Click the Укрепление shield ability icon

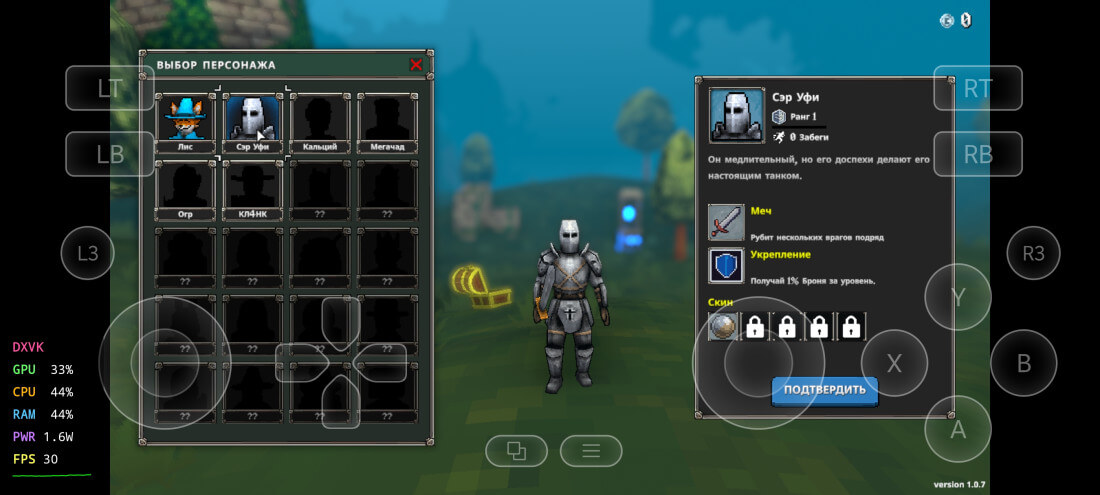[727, 266]
